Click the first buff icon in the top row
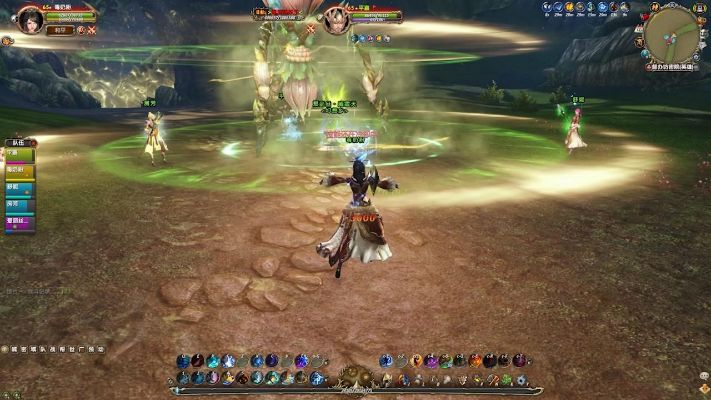The width and height of the screenshot is (711, 400). tap(546, 6)
